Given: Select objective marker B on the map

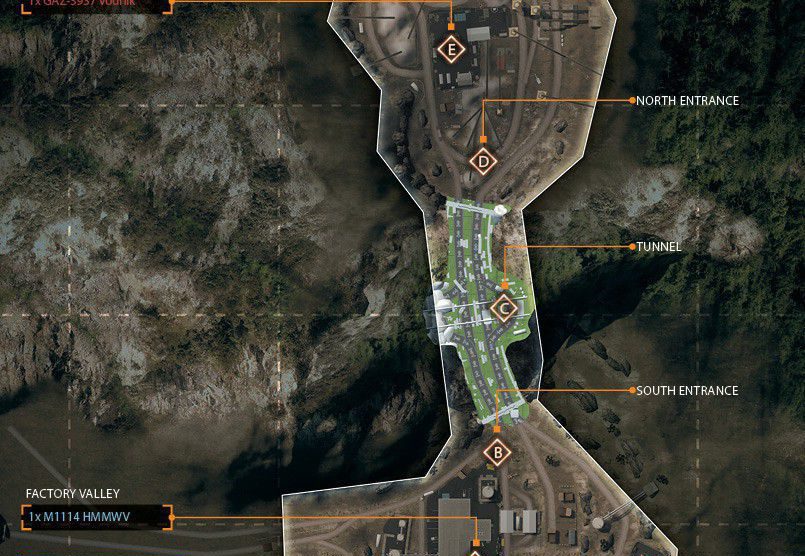Looking at the screenshot, I should point(496,453).
